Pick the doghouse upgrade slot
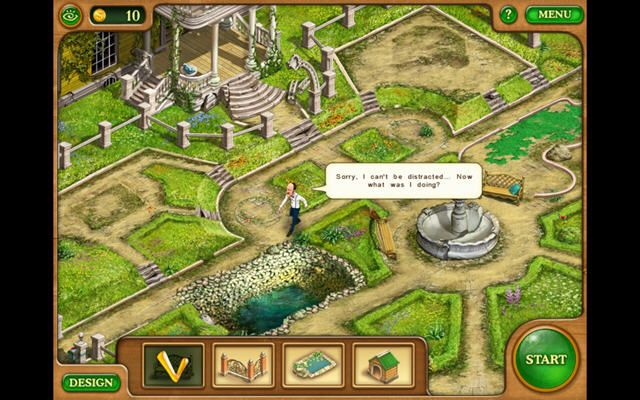The width and height of the screenshot is (640, 400). 382,365
